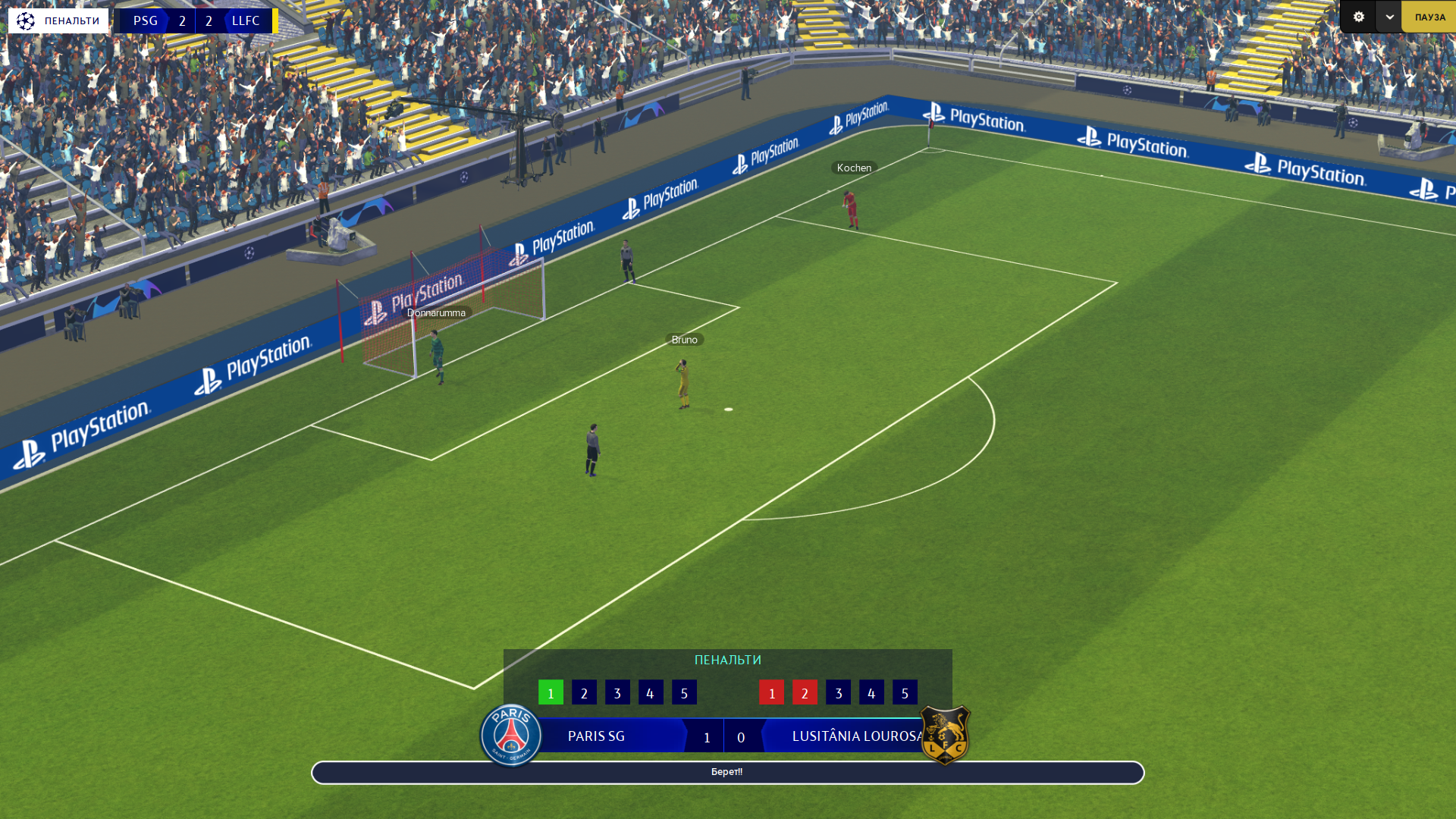Image resolution: width=1456 pixels, height=819 pixels.
Task: Open the gear settings icon
Action: [1358, 17]
